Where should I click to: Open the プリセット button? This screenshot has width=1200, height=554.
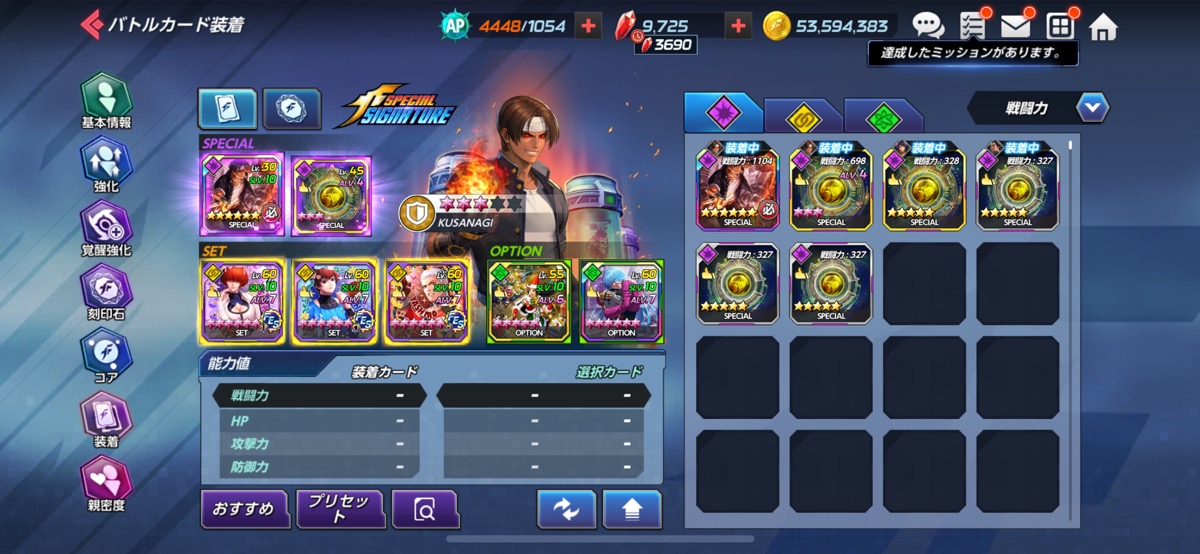click(x=339, y=509)
